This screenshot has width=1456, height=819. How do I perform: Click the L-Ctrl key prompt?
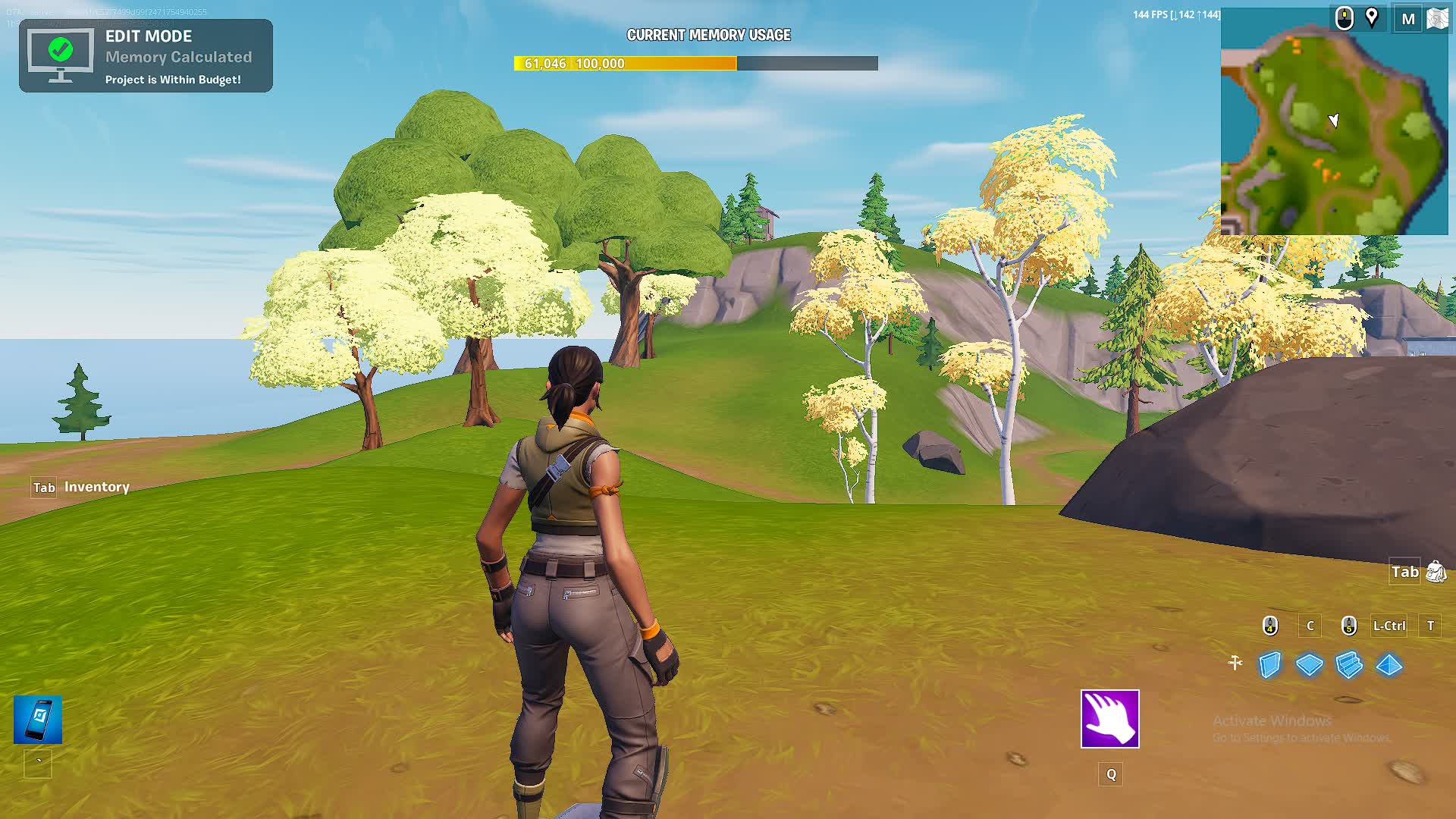tap(1389, 626)
